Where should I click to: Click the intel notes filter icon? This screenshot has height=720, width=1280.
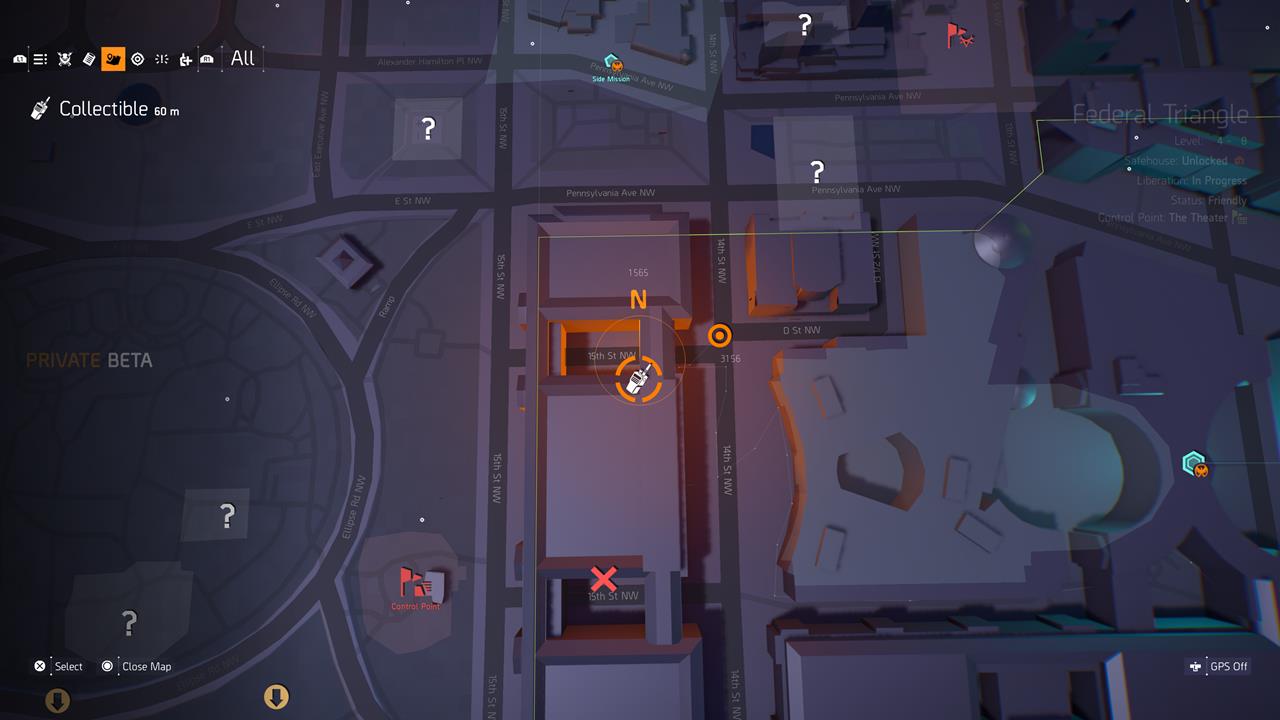click(88, 58)
